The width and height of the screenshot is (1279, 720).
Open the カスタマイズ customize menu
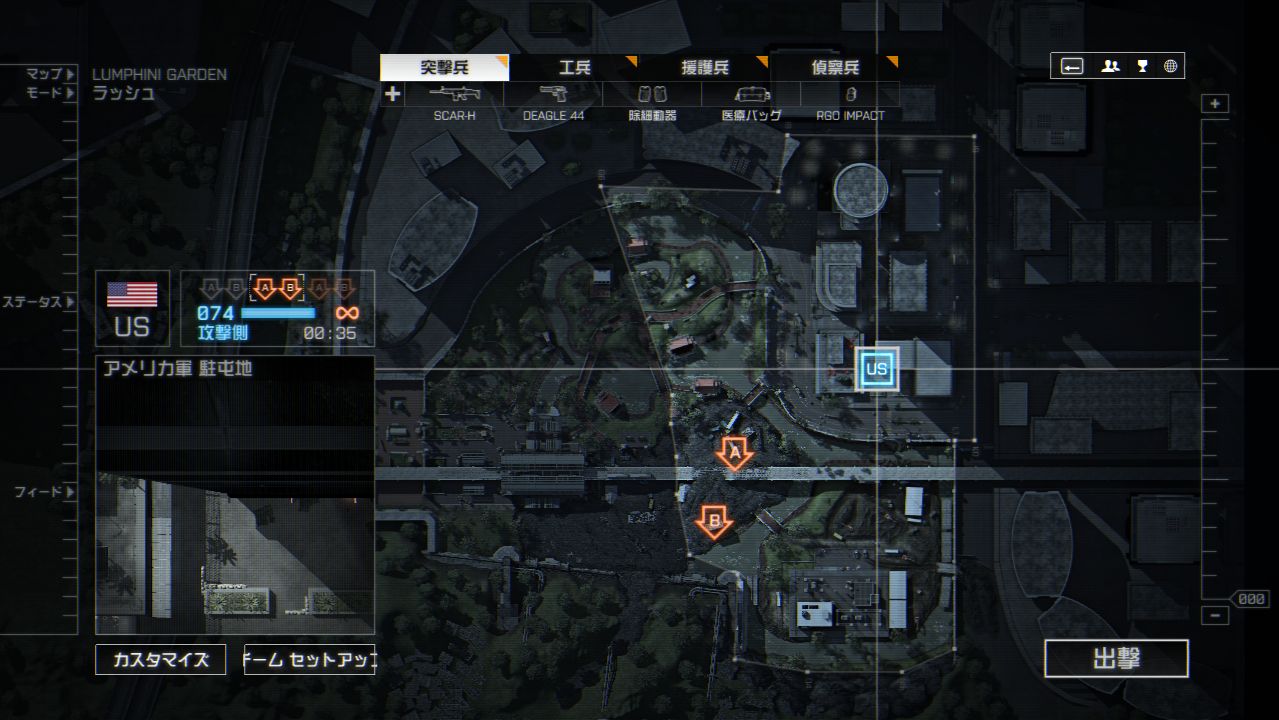(x=161, y=660)
